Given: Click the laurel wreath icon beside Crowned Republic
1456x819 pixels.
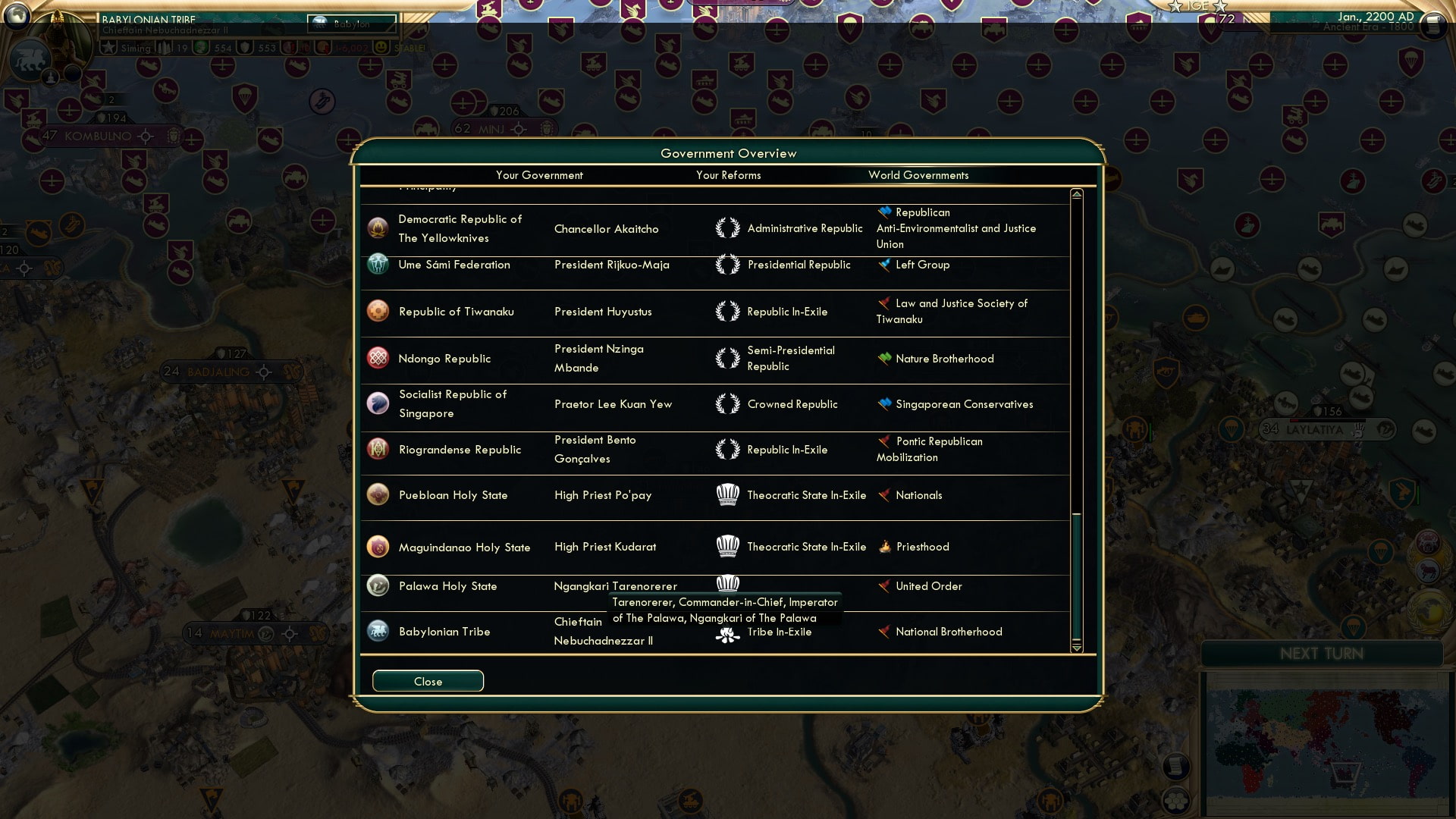Looking at the screenshot, I should [x=729, y=403].
